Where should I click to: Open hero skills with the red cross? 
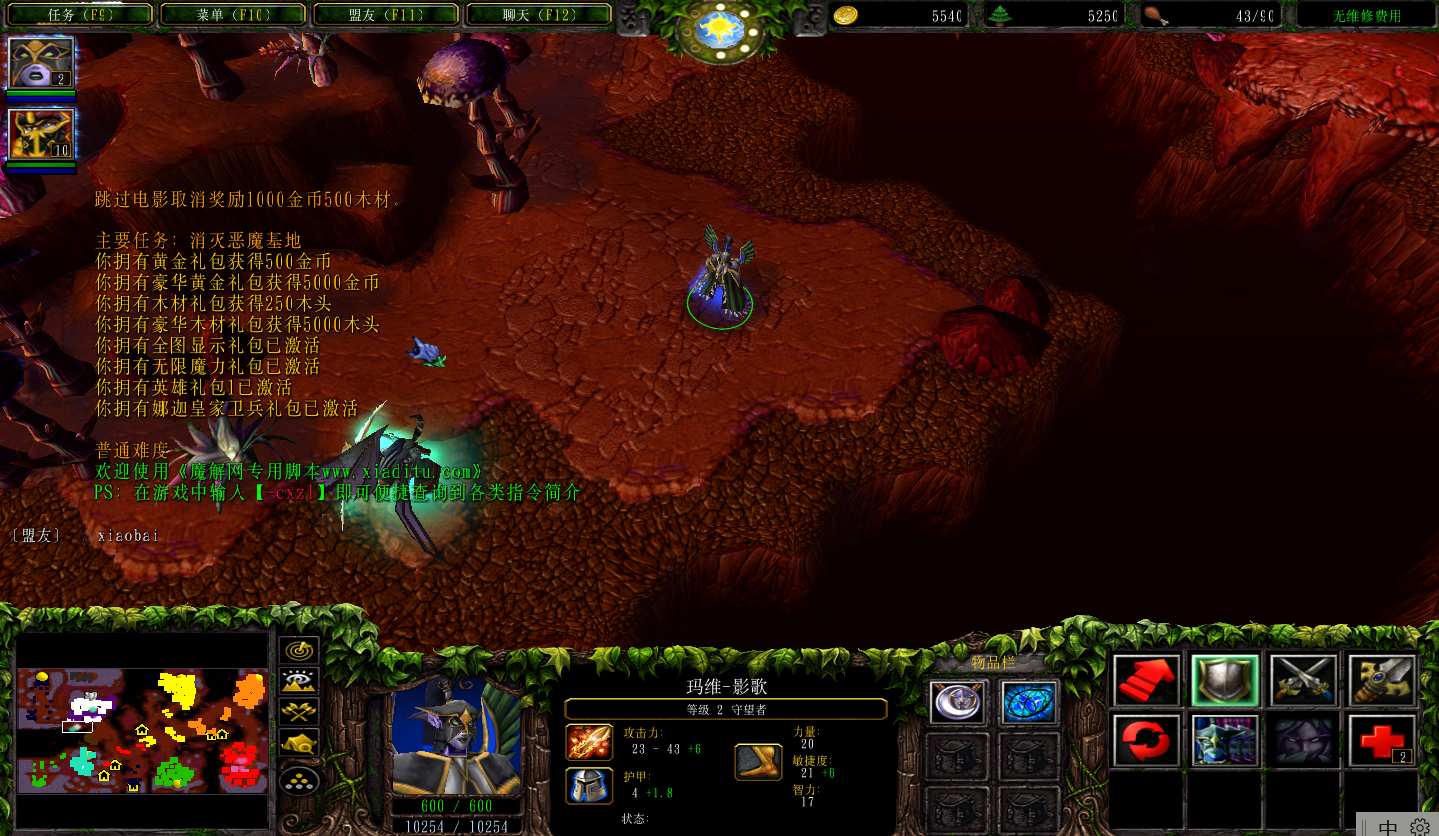1381,740
